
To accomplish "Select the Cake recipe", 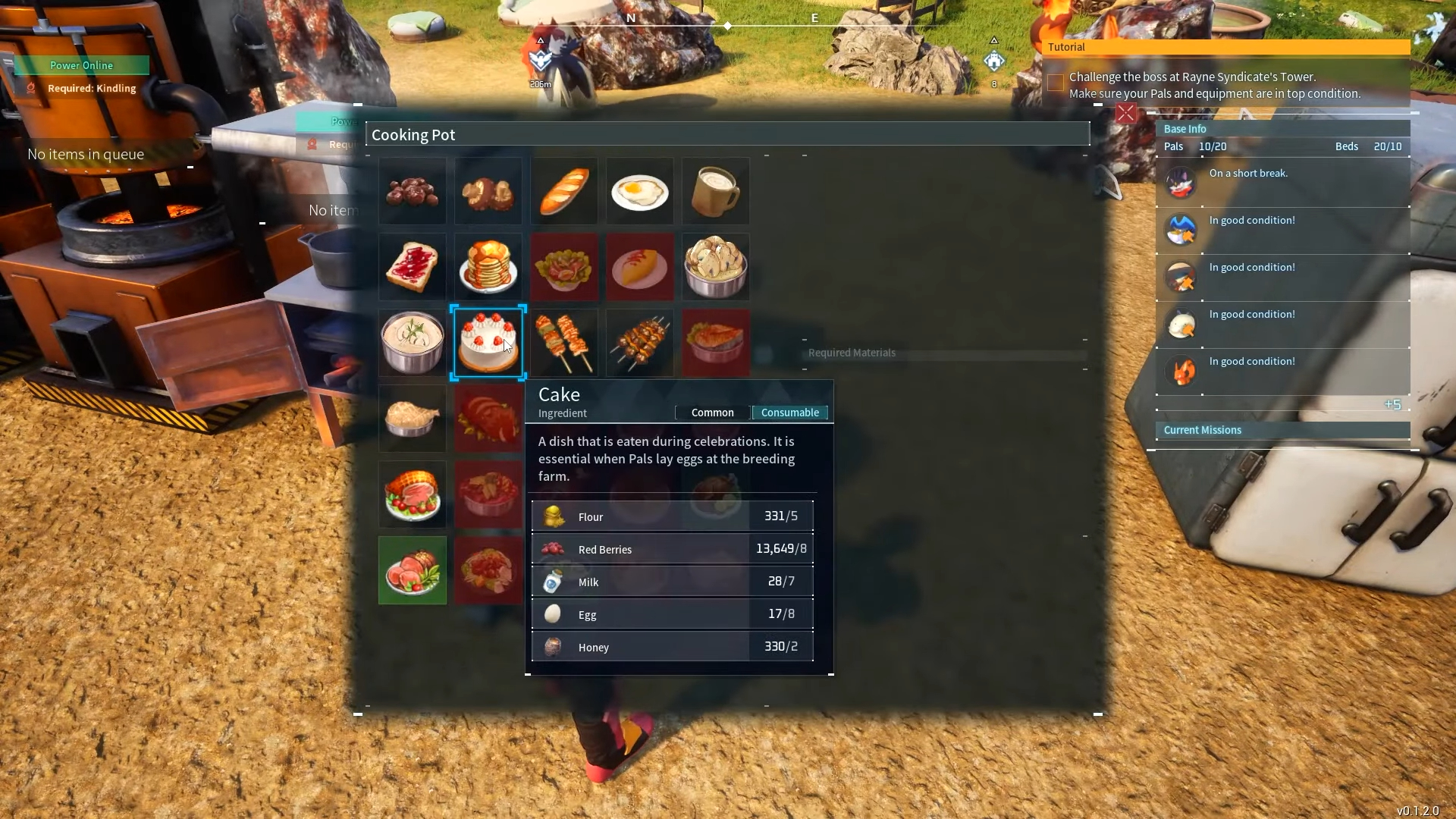I will tap(488, 342).
